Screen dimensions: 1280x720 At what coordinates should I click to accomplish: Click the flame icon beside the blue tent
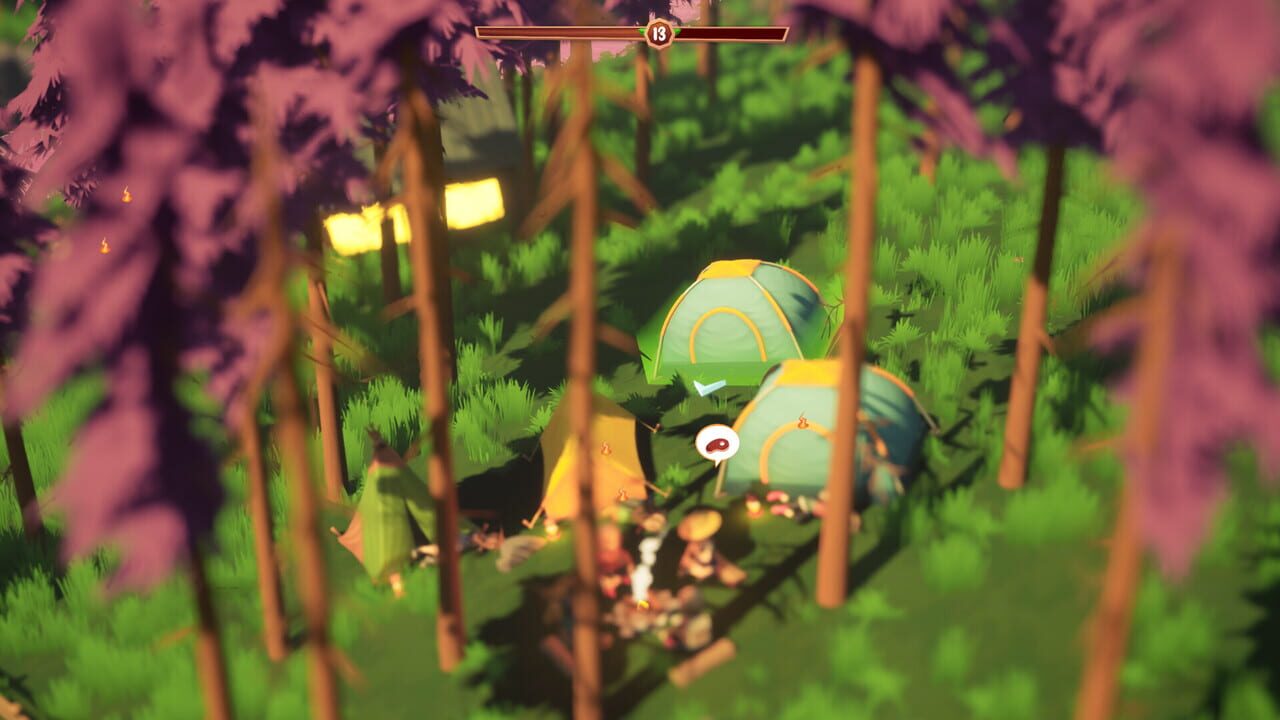pos(802,422)
